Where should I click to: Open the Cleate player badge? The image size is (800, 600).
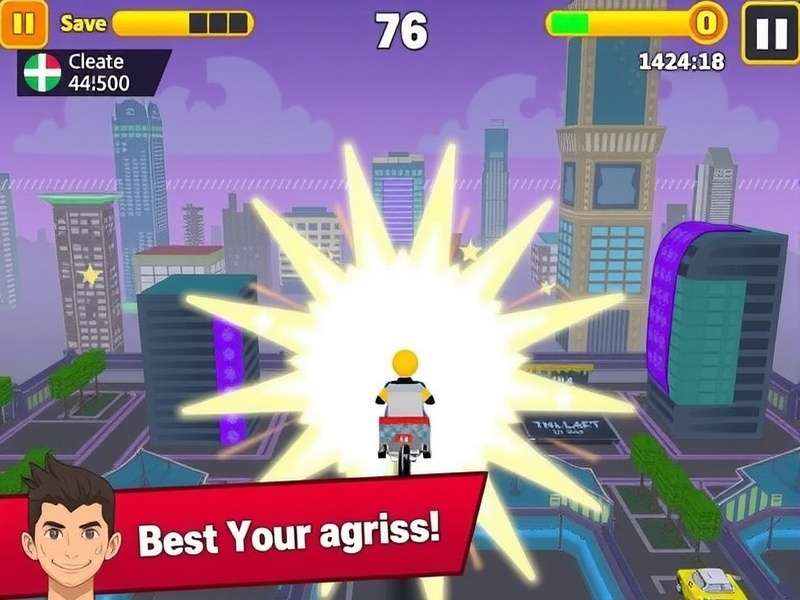pos(93,73)
